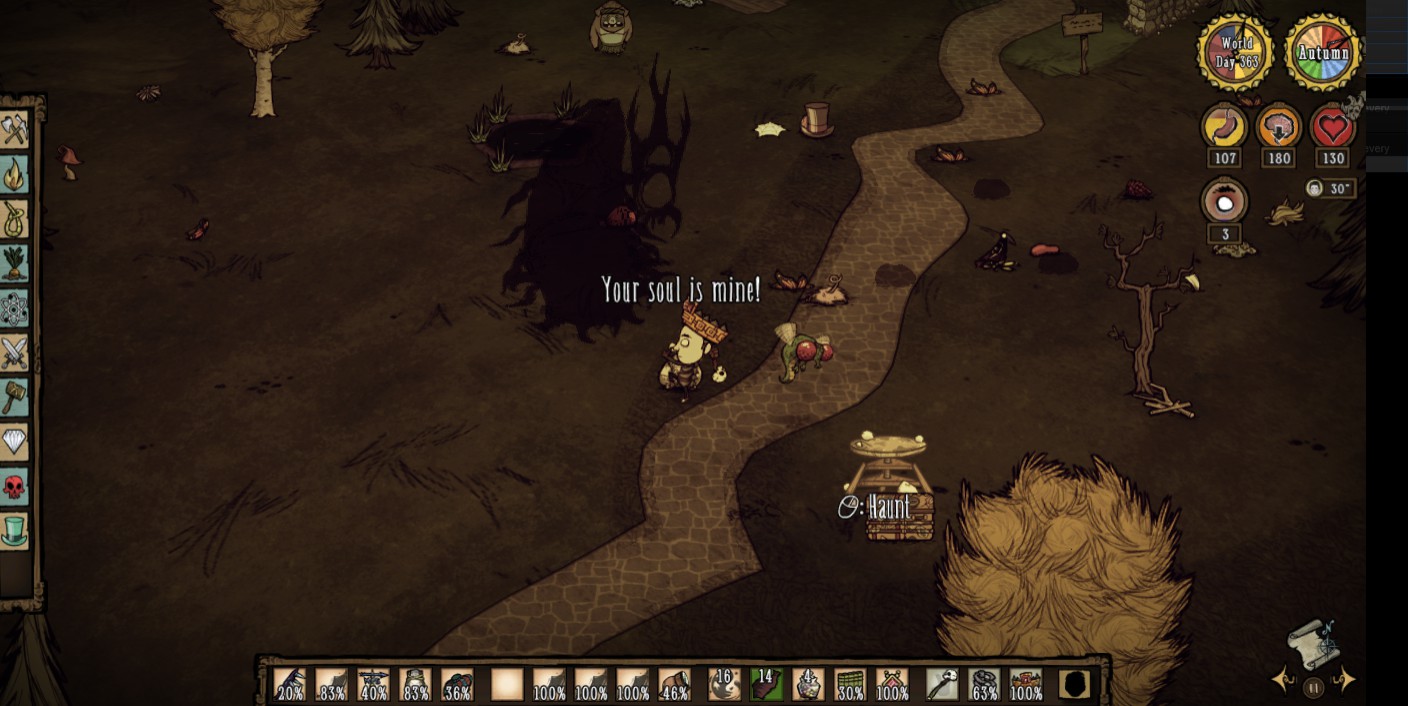Pick the jar item with stack of 4
Image resolution: width=1408 pixels, height=706 pixels.
click(808, 684)
